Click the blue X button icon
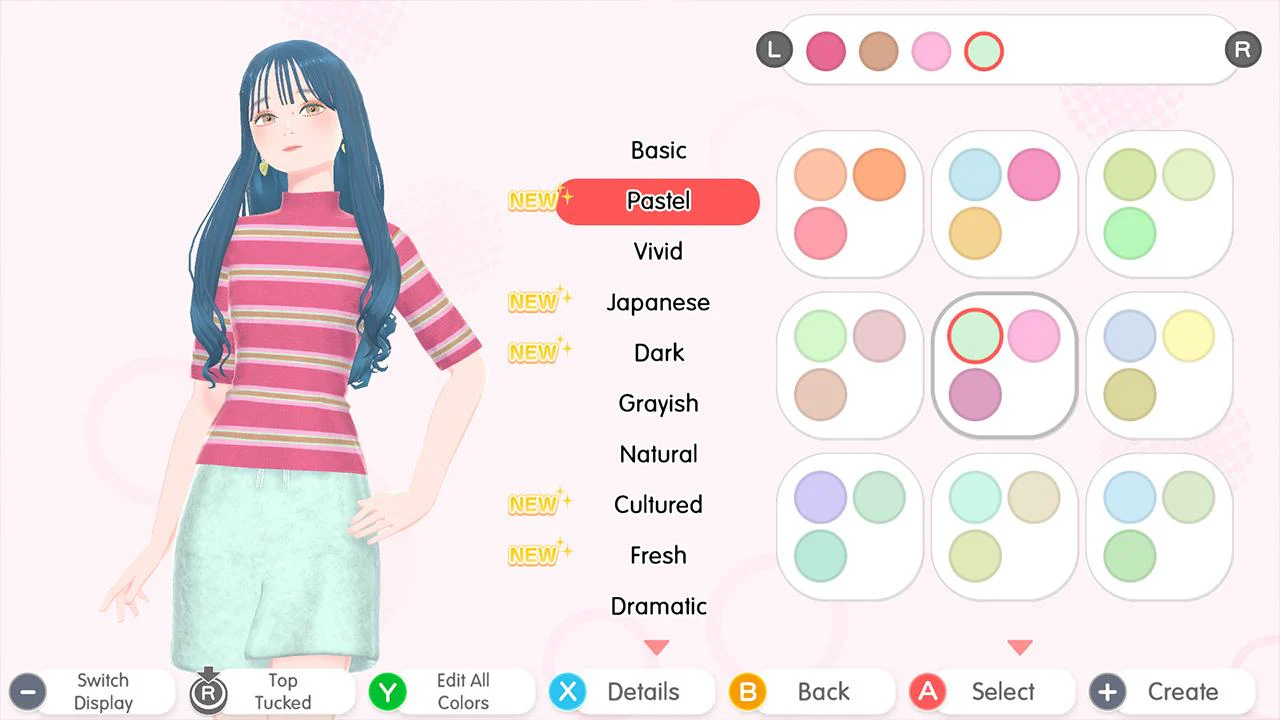1280x720 pixels. pos(567,691)
